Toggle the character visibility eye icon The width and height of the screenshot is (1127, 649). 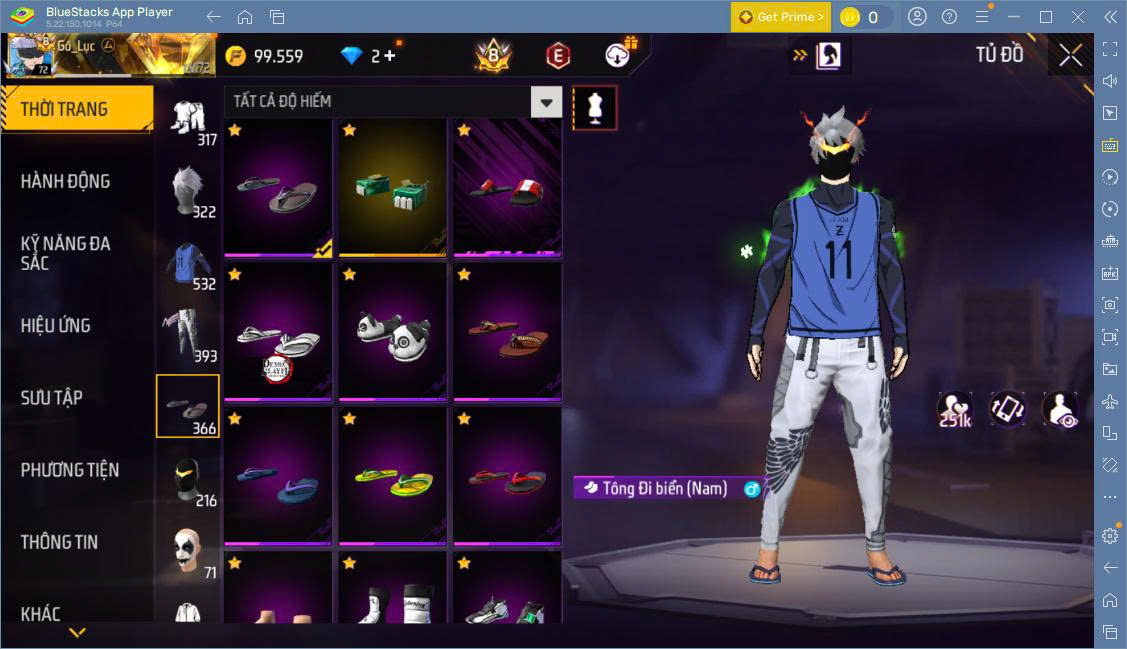tap(1059, 409)
